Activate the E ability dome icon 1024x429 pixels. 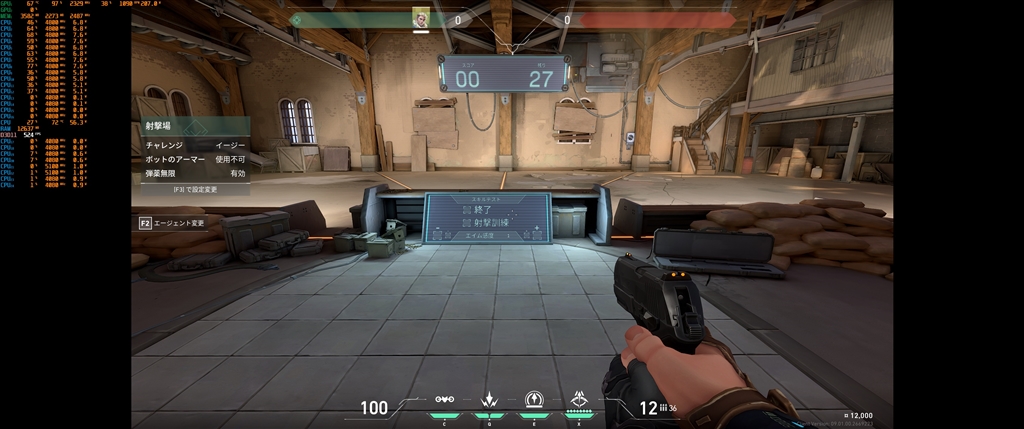[534, 400]
